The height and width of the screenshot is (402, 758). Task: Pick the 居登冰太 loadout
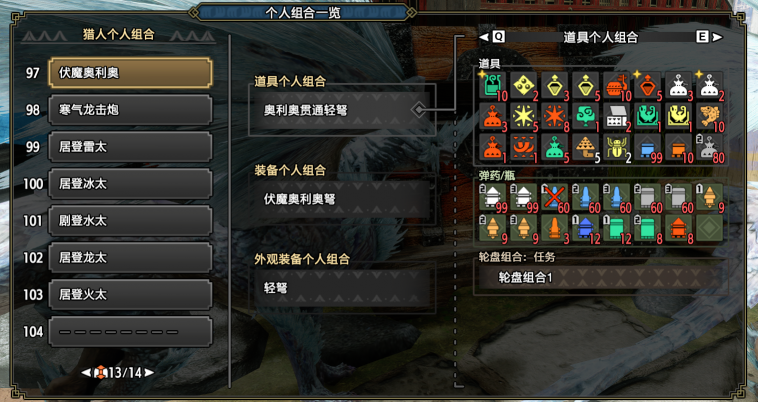tap(130, 184)
